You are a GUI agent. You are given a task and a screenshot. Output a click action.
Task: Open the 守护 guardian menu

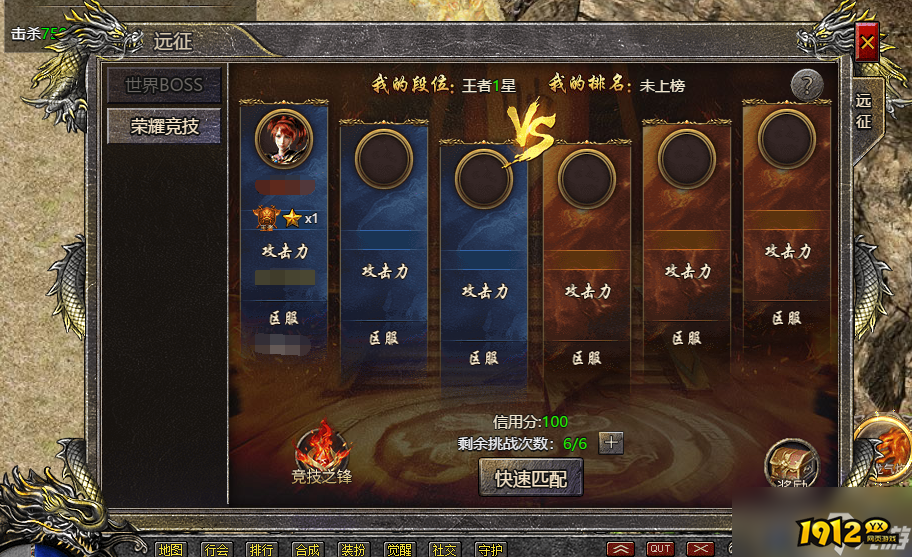(490, 549)
